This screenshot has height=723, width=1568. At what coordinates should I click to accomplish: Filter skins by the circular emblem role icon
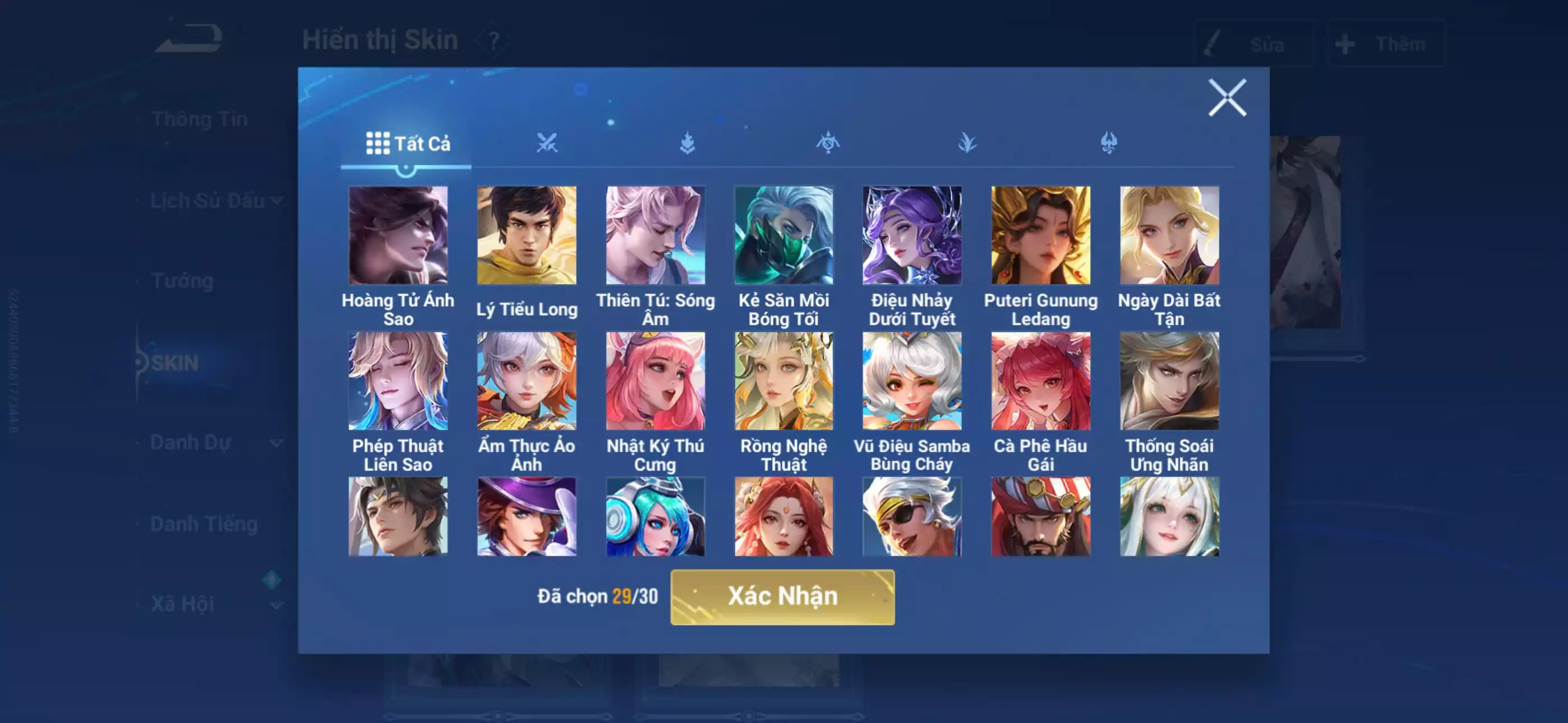click(x=828, y=142)
